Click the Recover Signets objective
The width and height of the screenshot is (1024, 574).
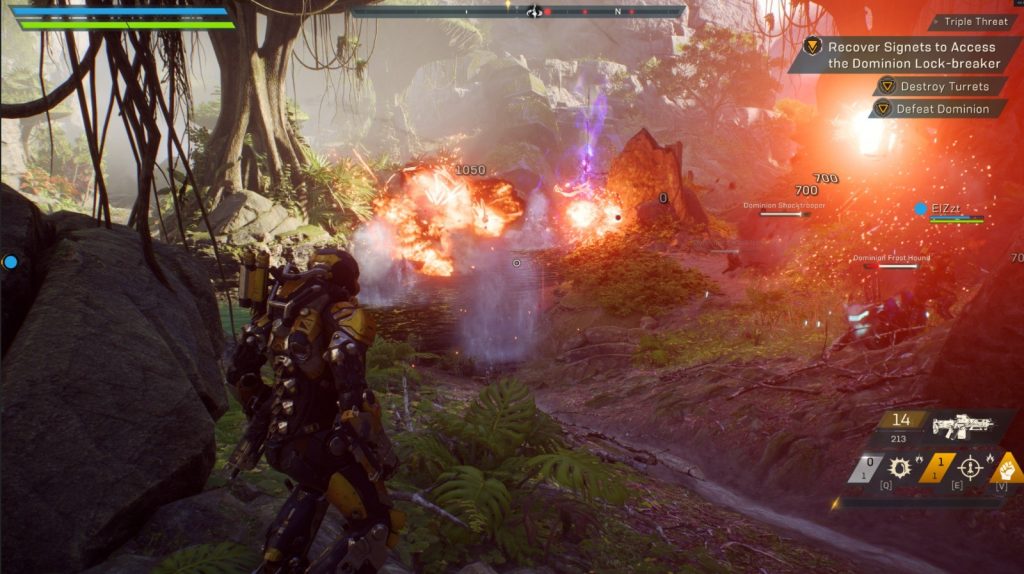[910, 55]
